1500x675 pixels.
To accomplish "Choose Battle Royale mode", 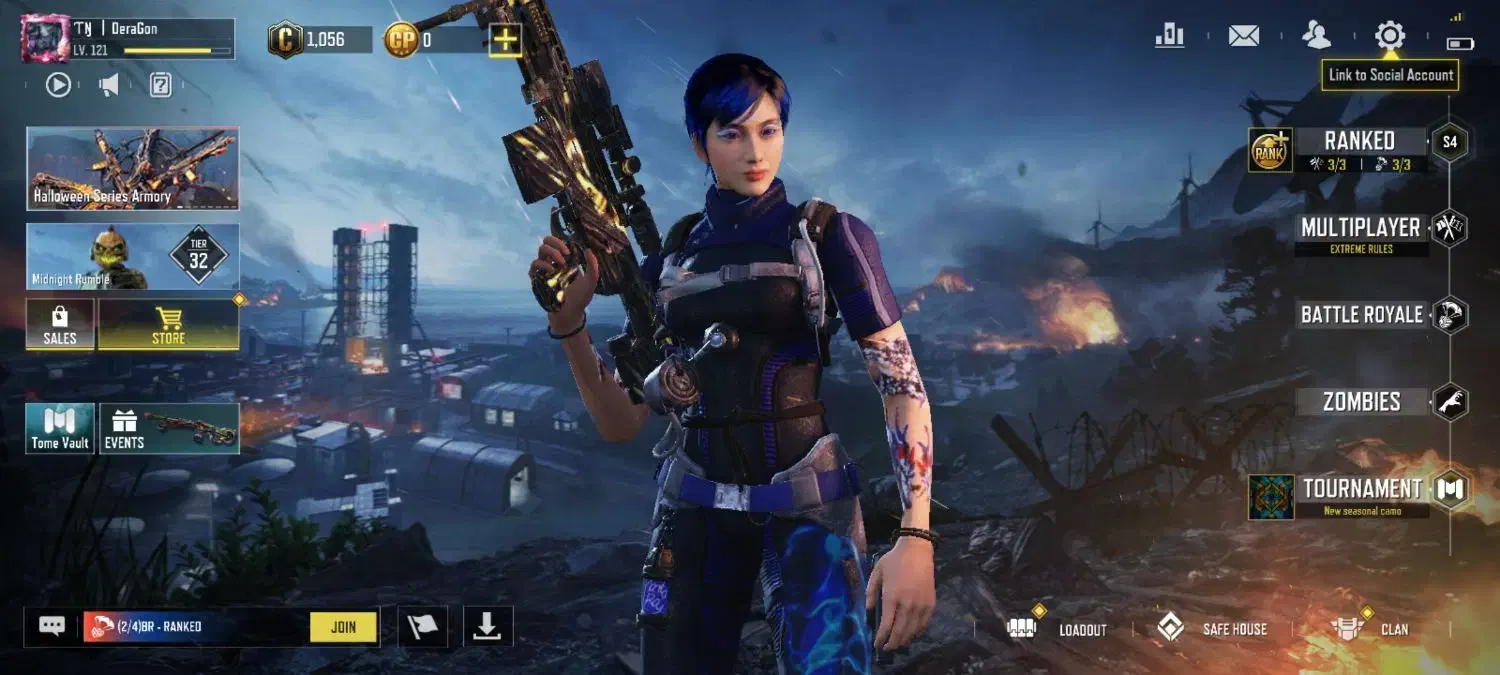I will (1361, 315).
